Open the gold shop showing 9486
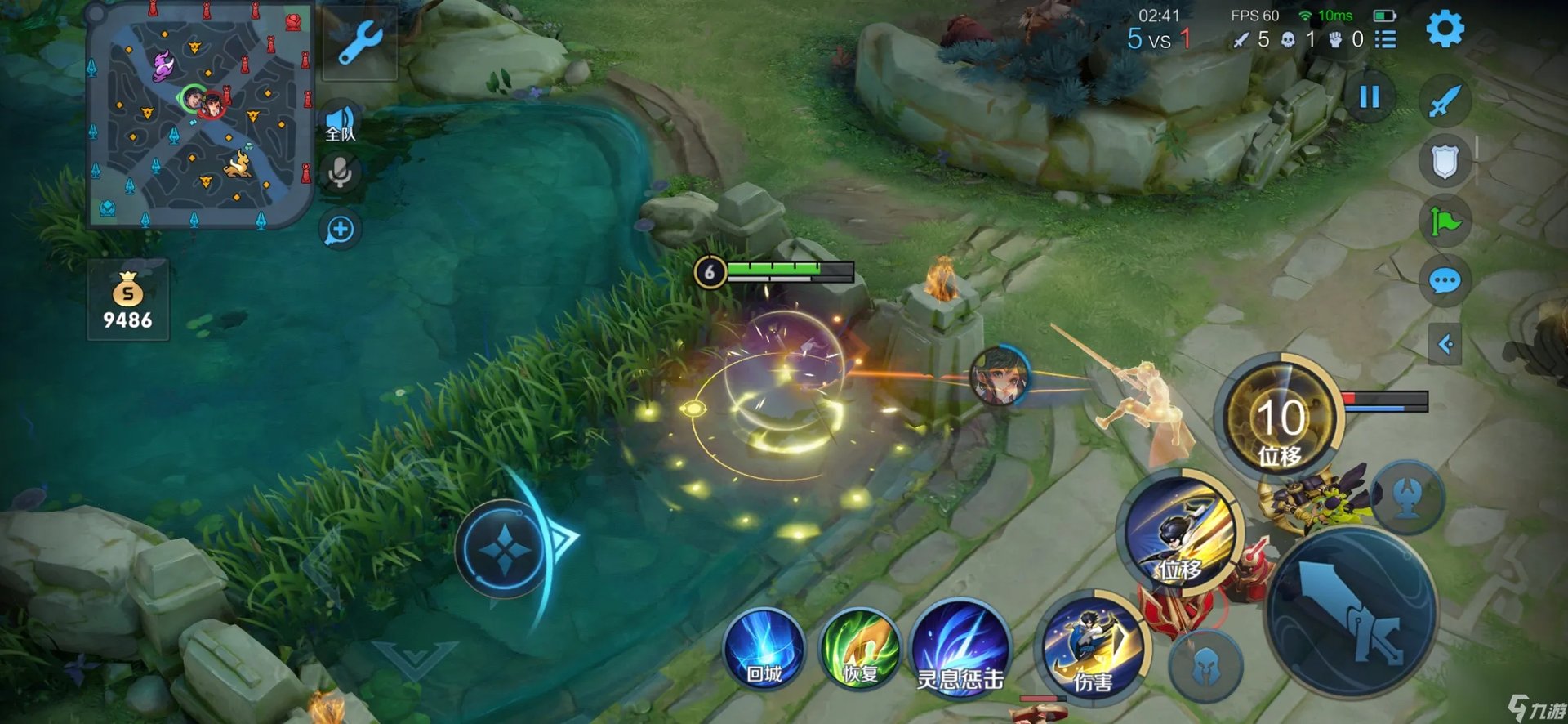This screenshot has height=724, width=1568. (128, 300)
